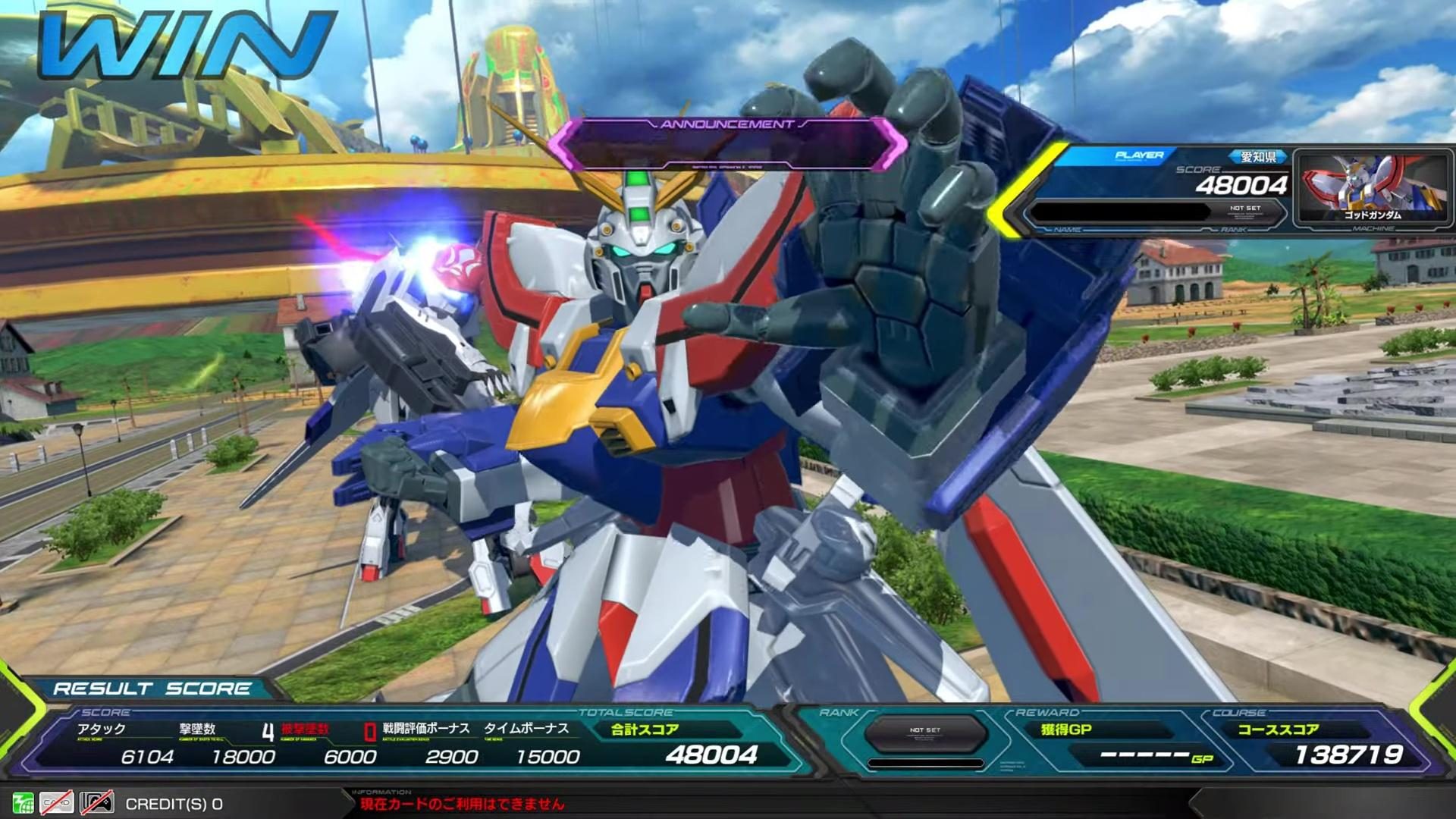Image resolution: width=1456 pixels, height=819 pixels.
Task: Click the crossed-out card reader icon
Action: [x=57, y=802]
